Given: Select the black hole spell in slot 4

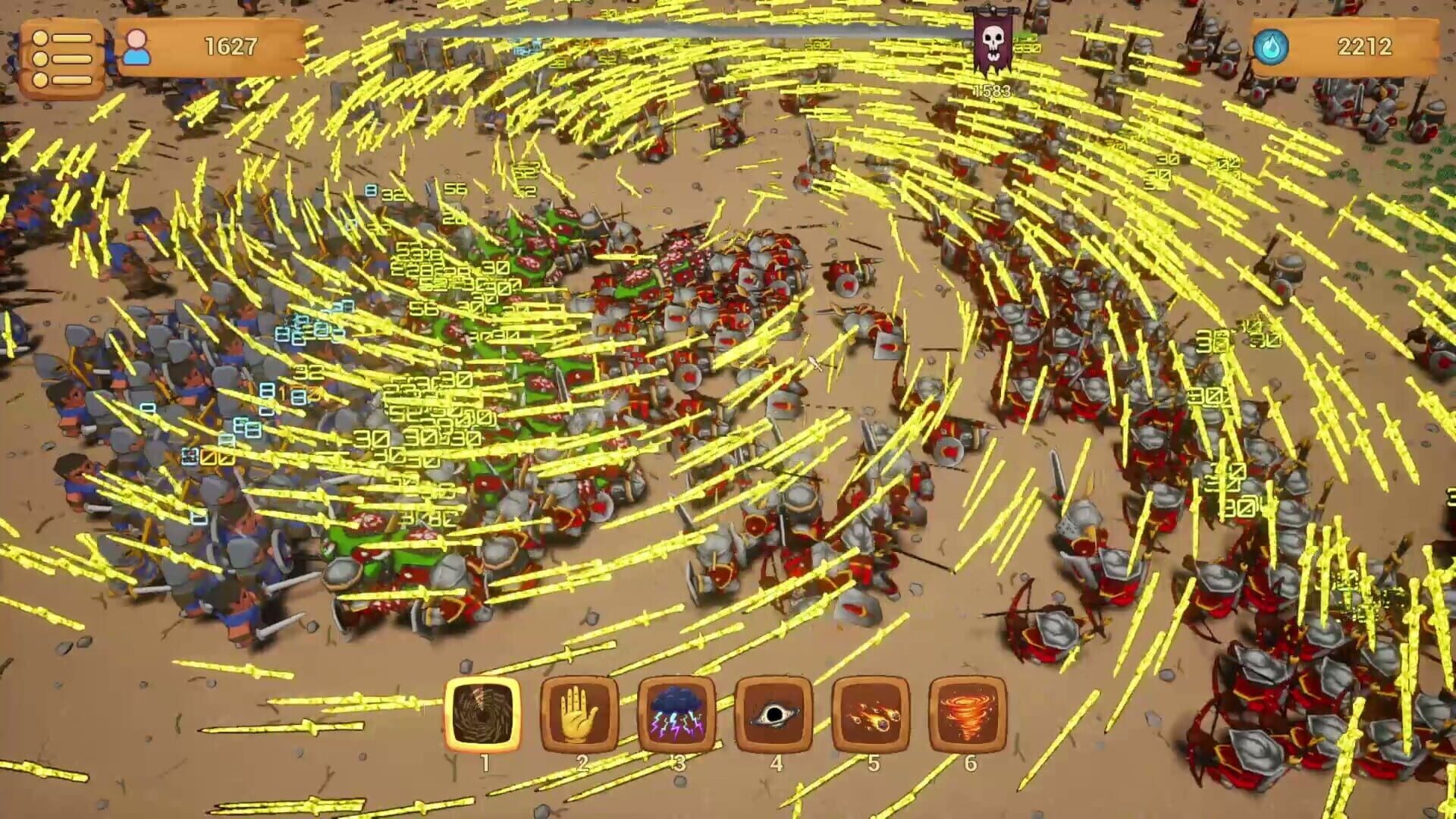Looking at the screenshot, I should pyautogui.click(x=776, y=712).
